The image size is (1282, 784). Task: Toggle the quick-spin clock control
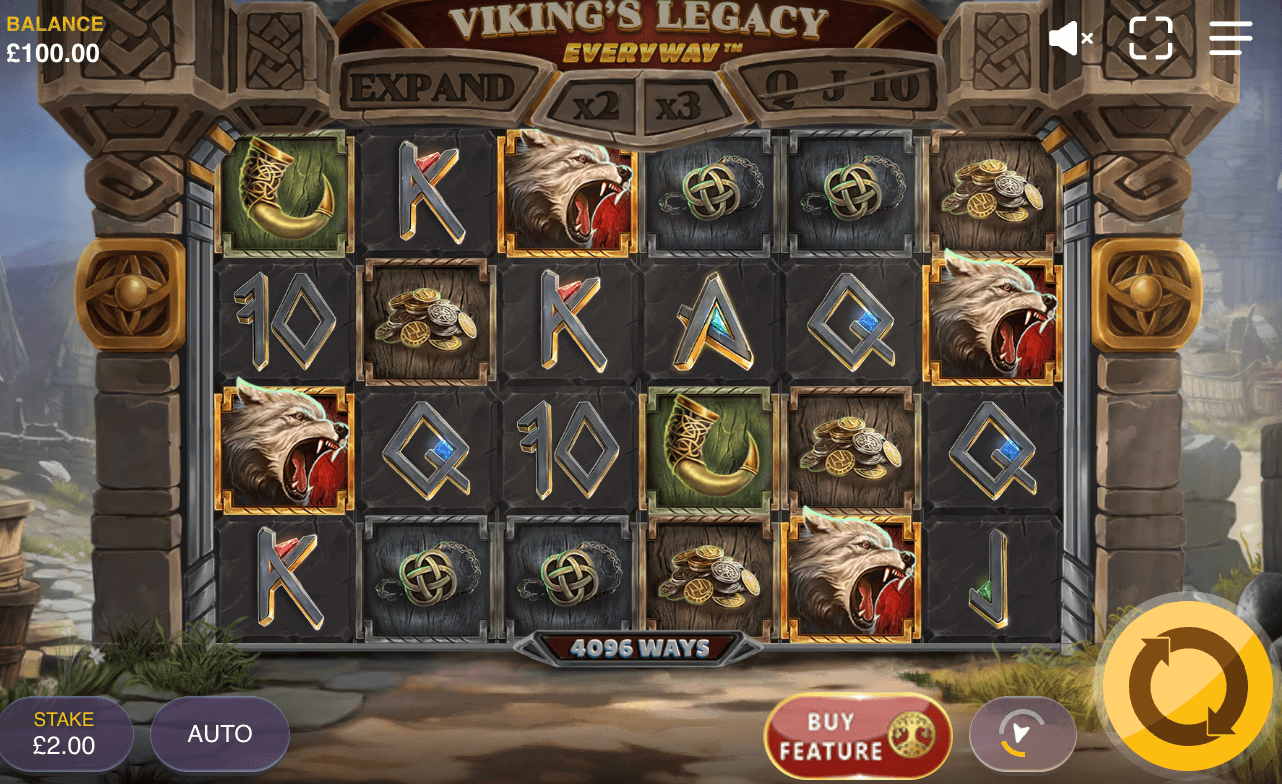[x=1022, y=734]
